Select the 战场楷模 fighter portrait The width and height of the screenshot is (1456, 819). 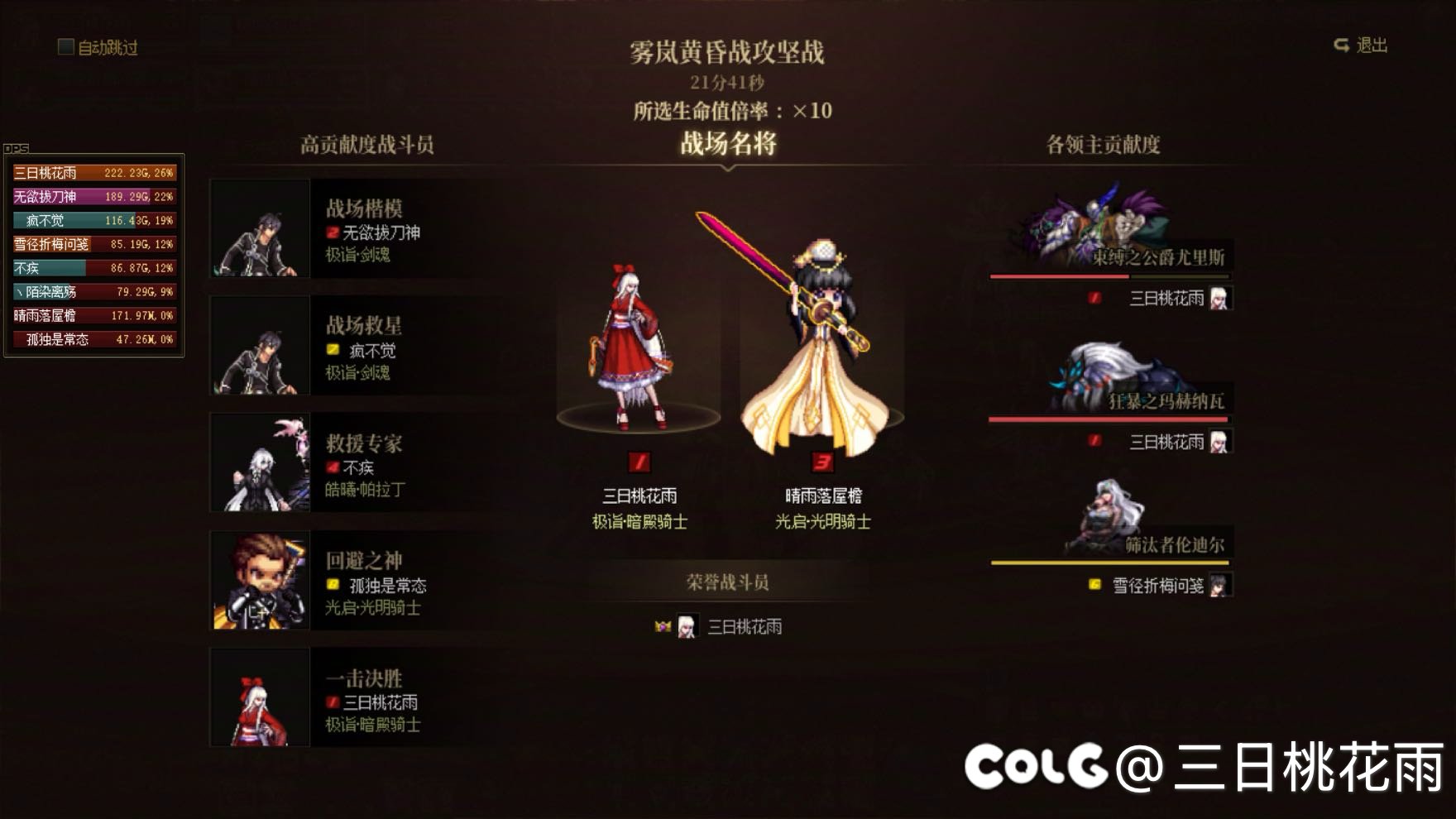[x=259, y=227]
